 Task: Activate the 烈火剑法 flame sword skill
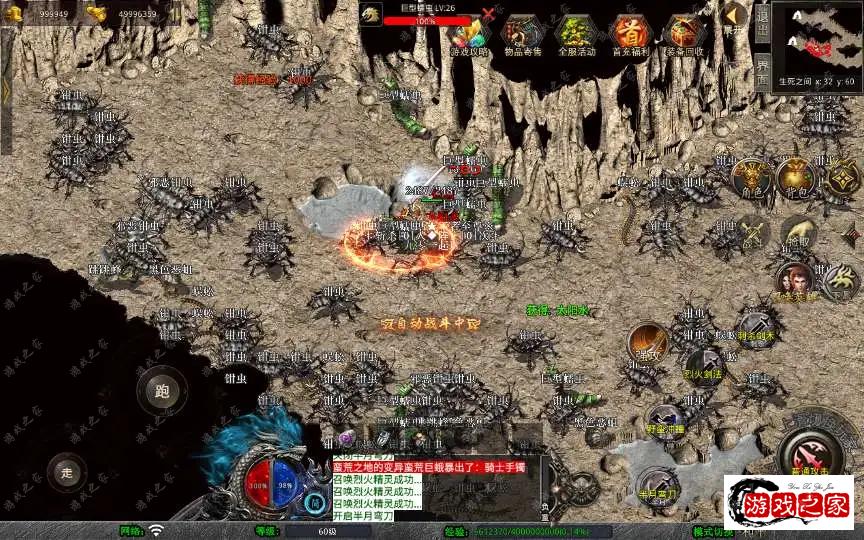pyautogui.click(x=703, y=364)
